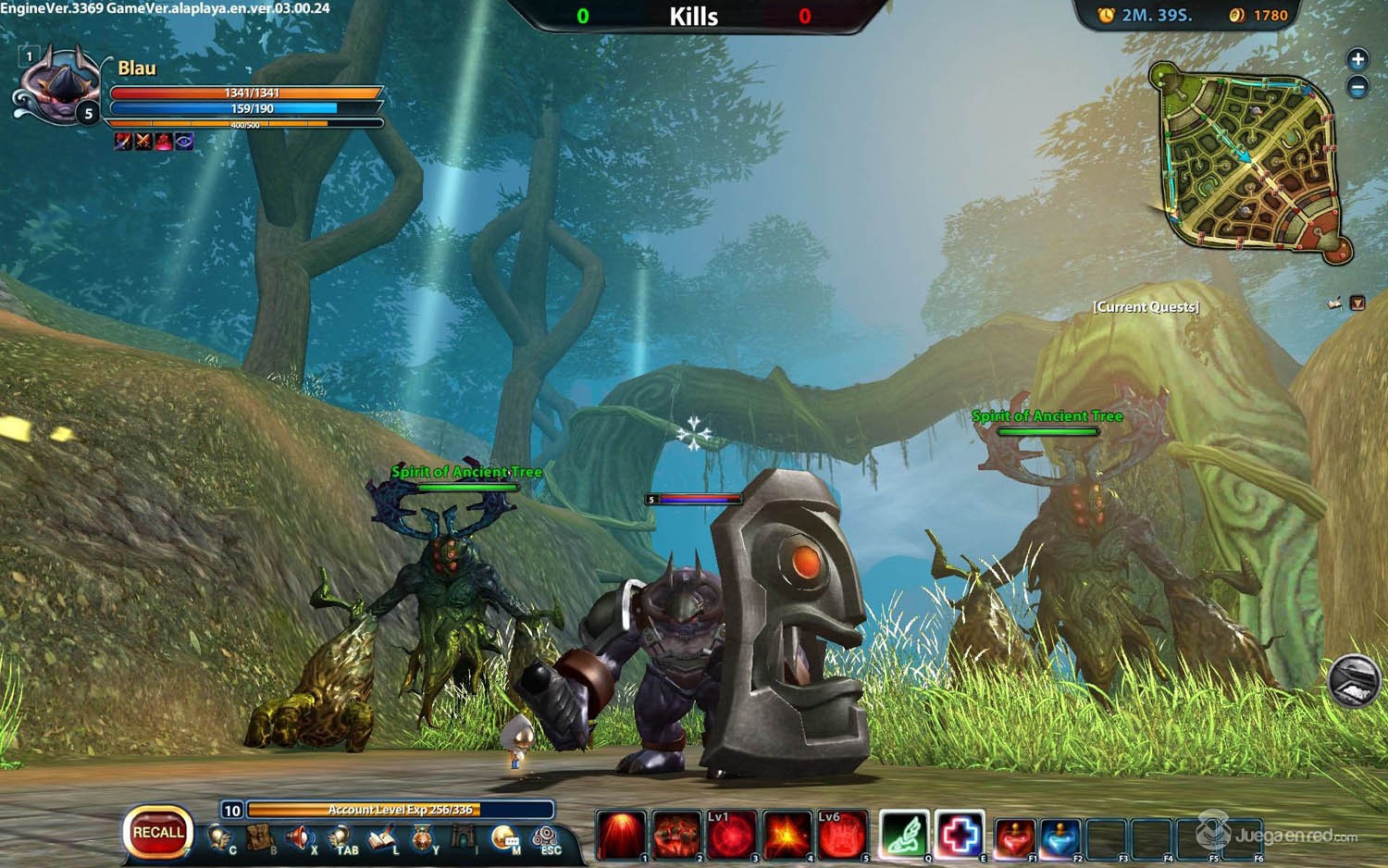Open the backpack inventory icon
Screen dimensions: 1388x868
pyautogui.click(x=262, y=837)
